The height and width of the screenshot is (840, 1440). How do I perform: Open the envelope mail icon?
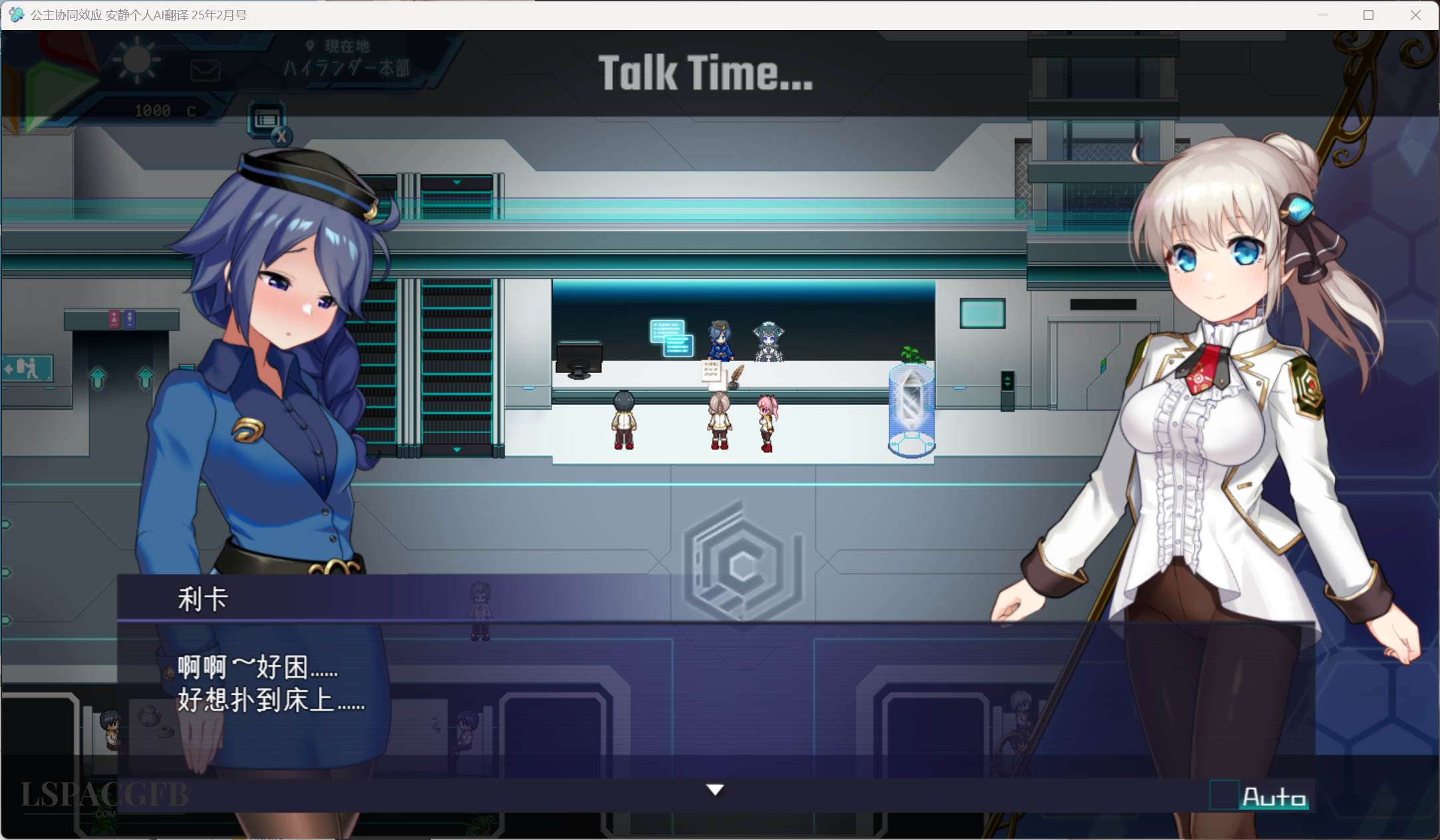click(x=205, y=70)
